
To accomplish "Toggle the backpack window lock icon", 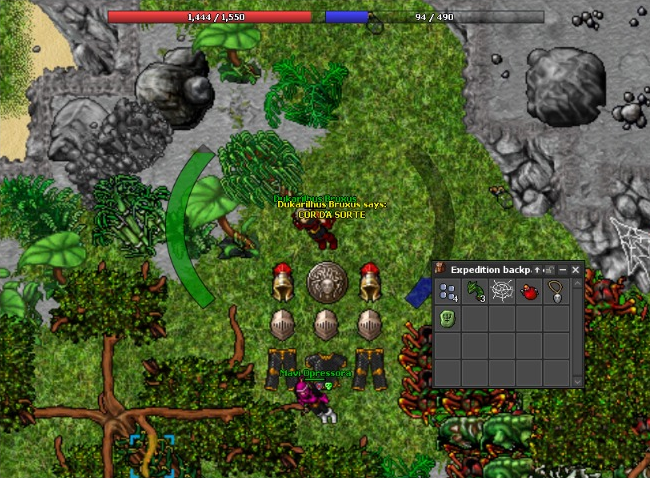I will tap(549, 270).
